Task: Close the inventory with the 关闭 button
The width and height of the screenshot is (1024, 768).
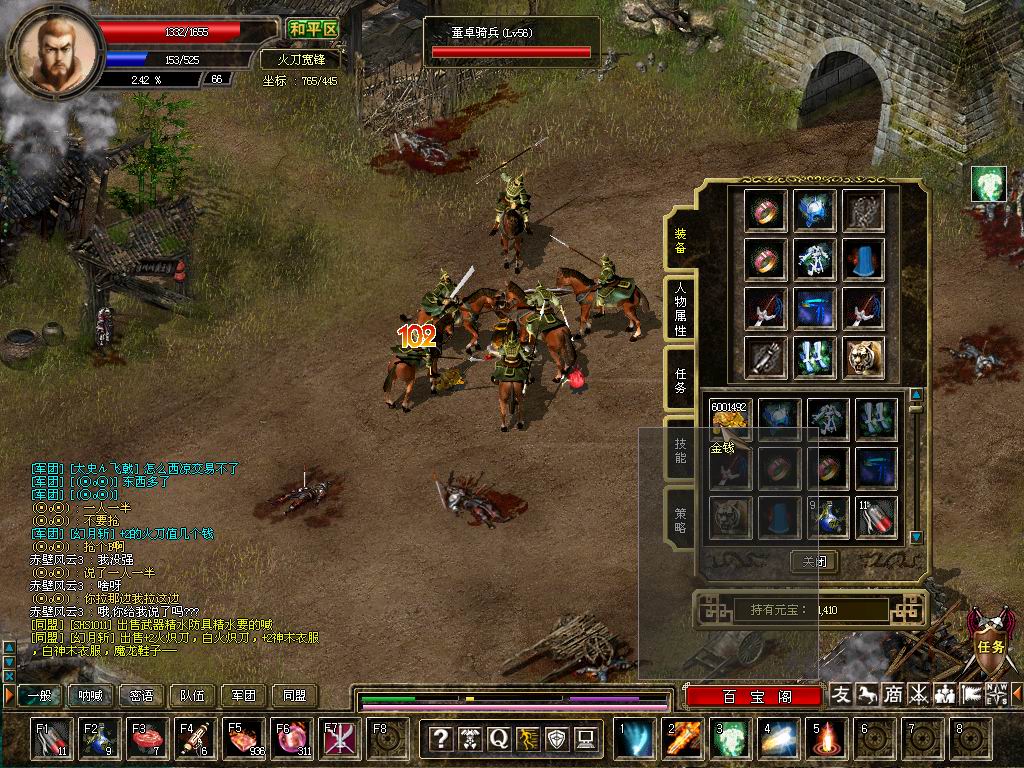Action: [813, 561]
